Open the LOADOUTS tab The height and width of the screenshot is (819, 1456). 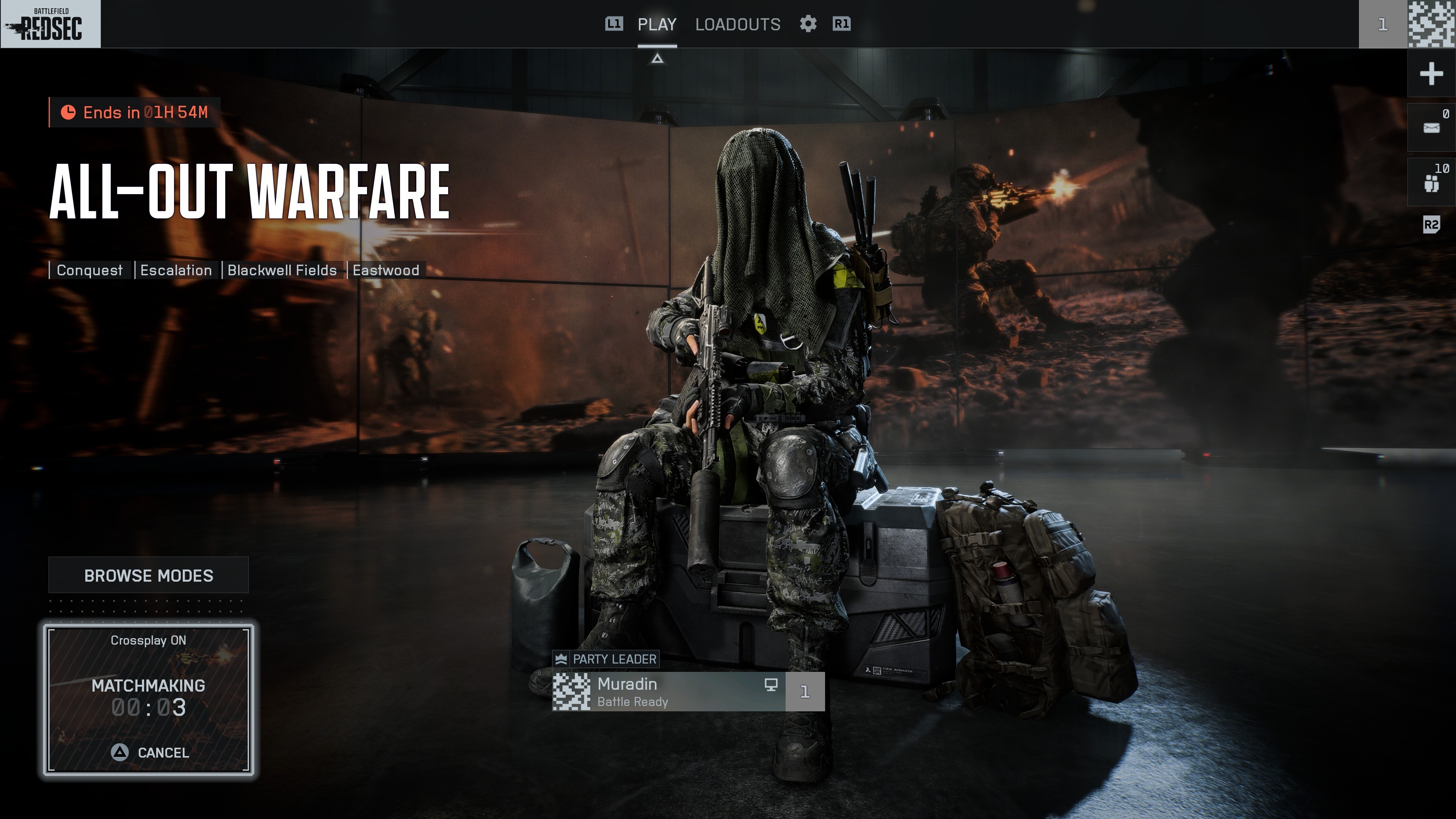click(737, 24)
